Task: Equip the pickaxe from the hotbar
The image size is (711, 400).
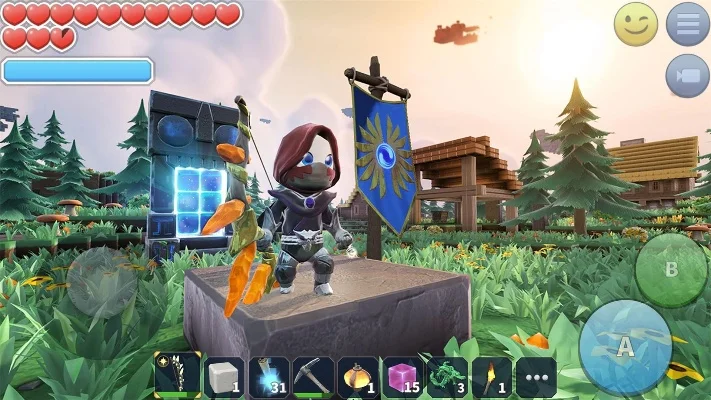Action: 313,377
